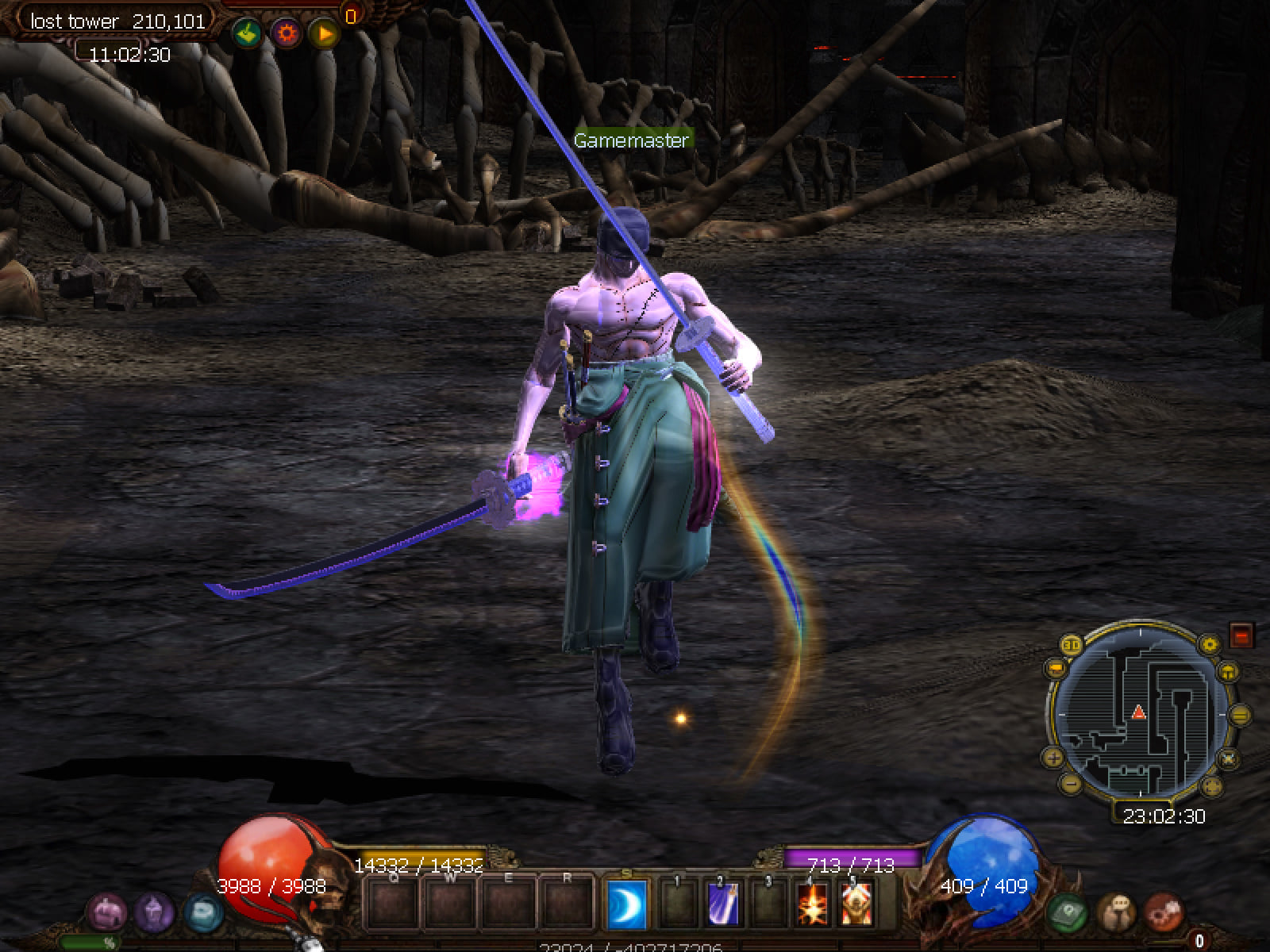Minimize the minimap with the red button

tap(1241, 635)
